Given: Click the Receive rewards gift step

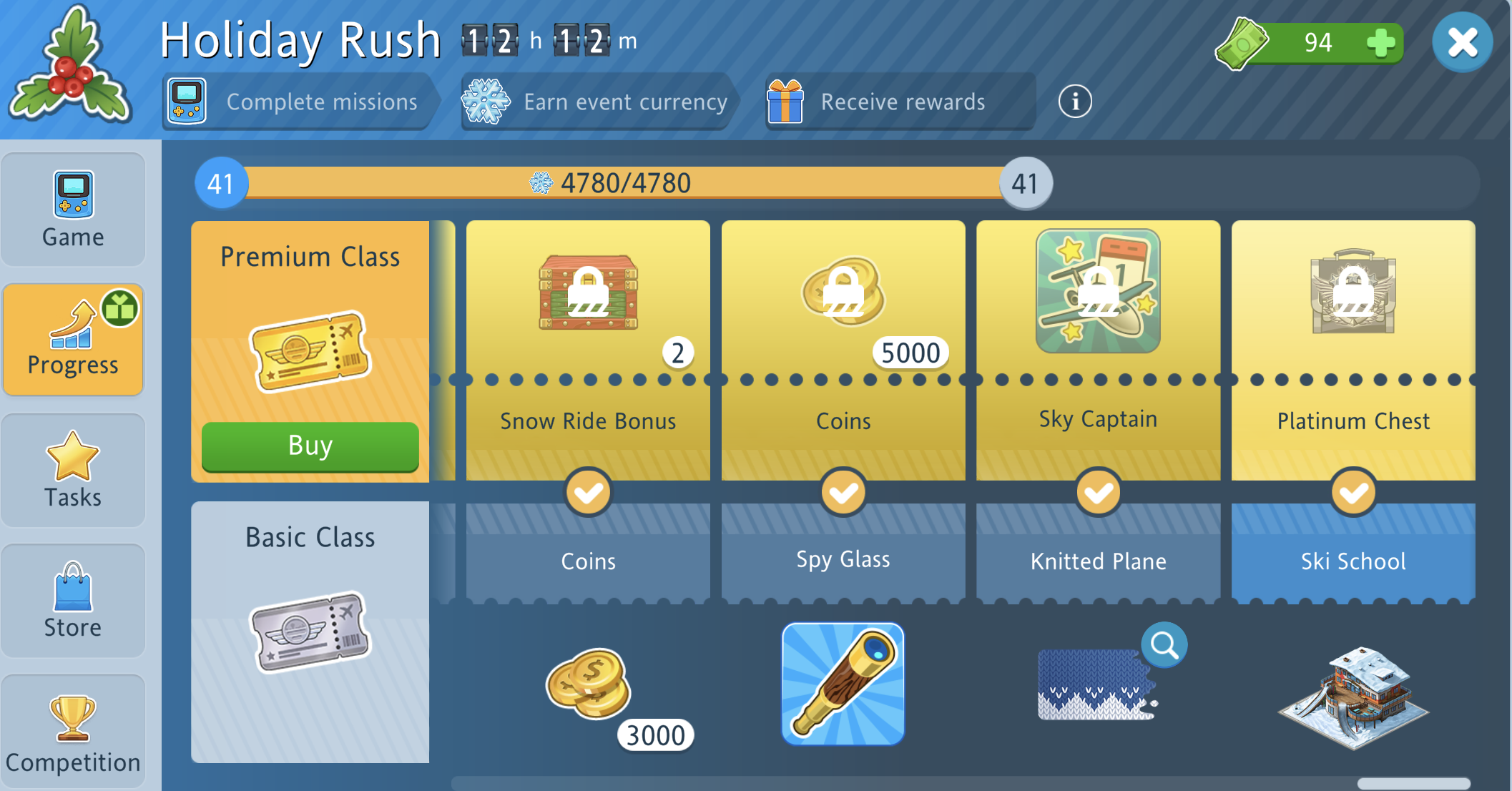Looking at the screenshot, I should 899,102.
